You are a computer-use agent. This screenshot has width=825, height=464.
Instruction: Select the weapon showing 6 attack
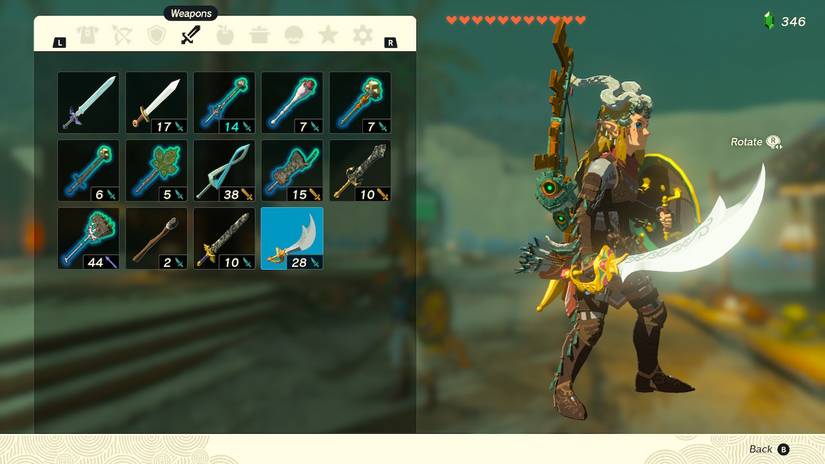click(88, 170)
